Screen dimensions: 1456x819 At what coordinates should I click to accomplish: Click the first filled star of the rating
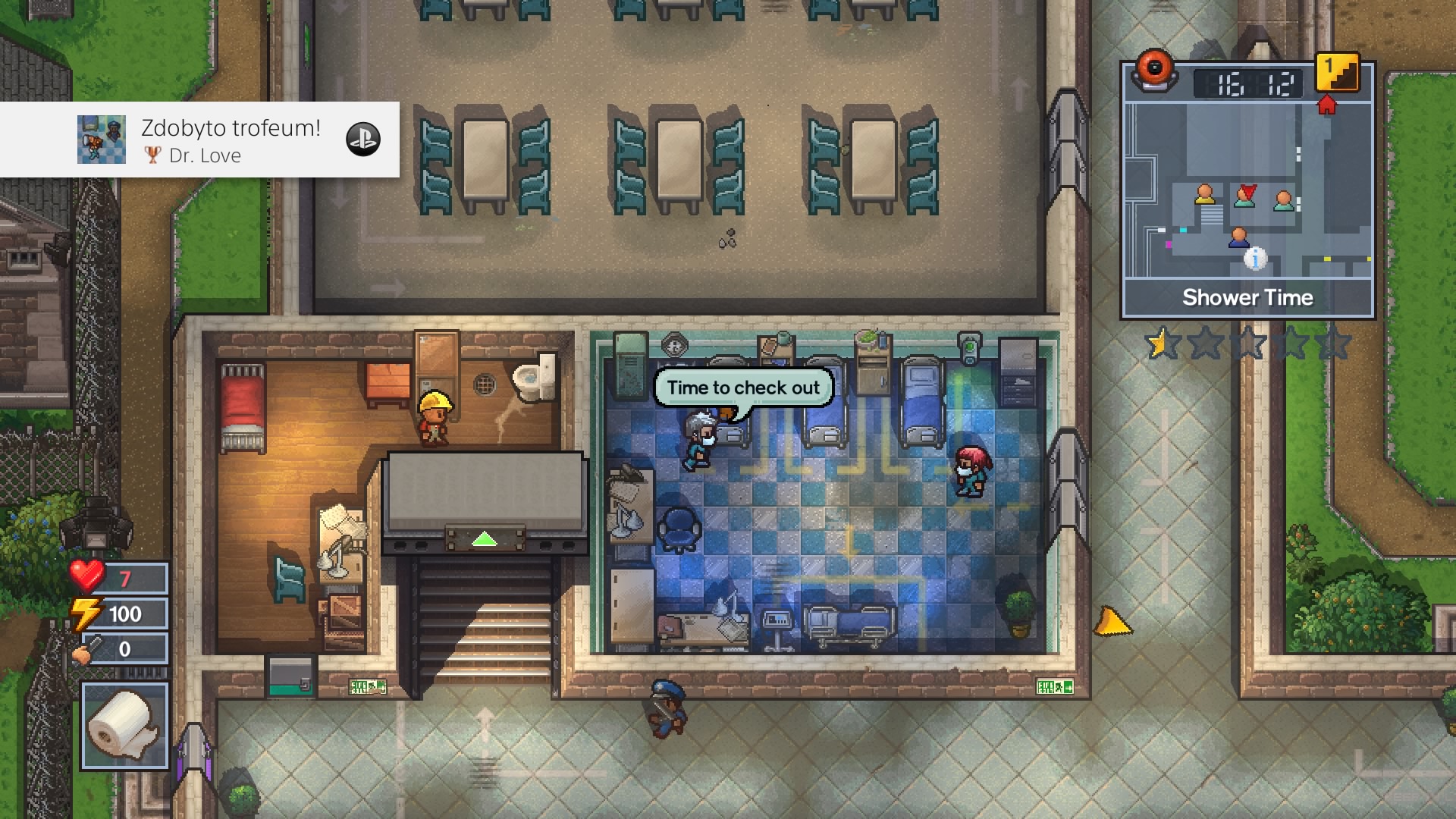click(1159, 343)
